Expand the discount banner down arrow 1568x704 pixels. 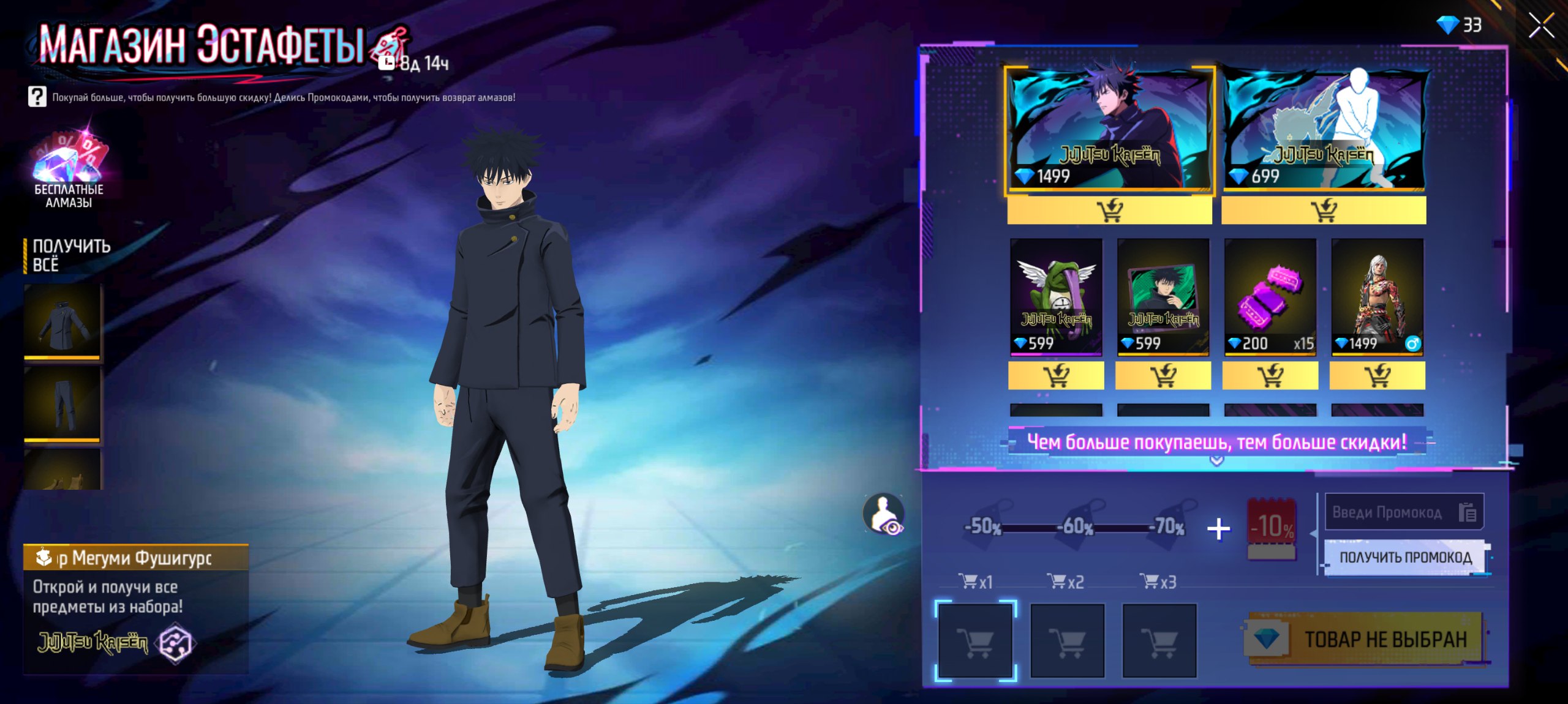click(1216, 460)
